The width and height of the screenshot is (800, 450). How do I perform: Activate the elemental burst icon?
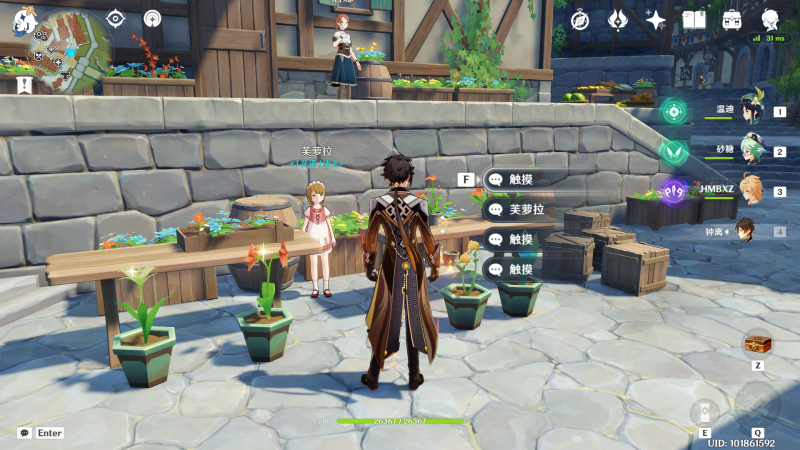[757, 406]
